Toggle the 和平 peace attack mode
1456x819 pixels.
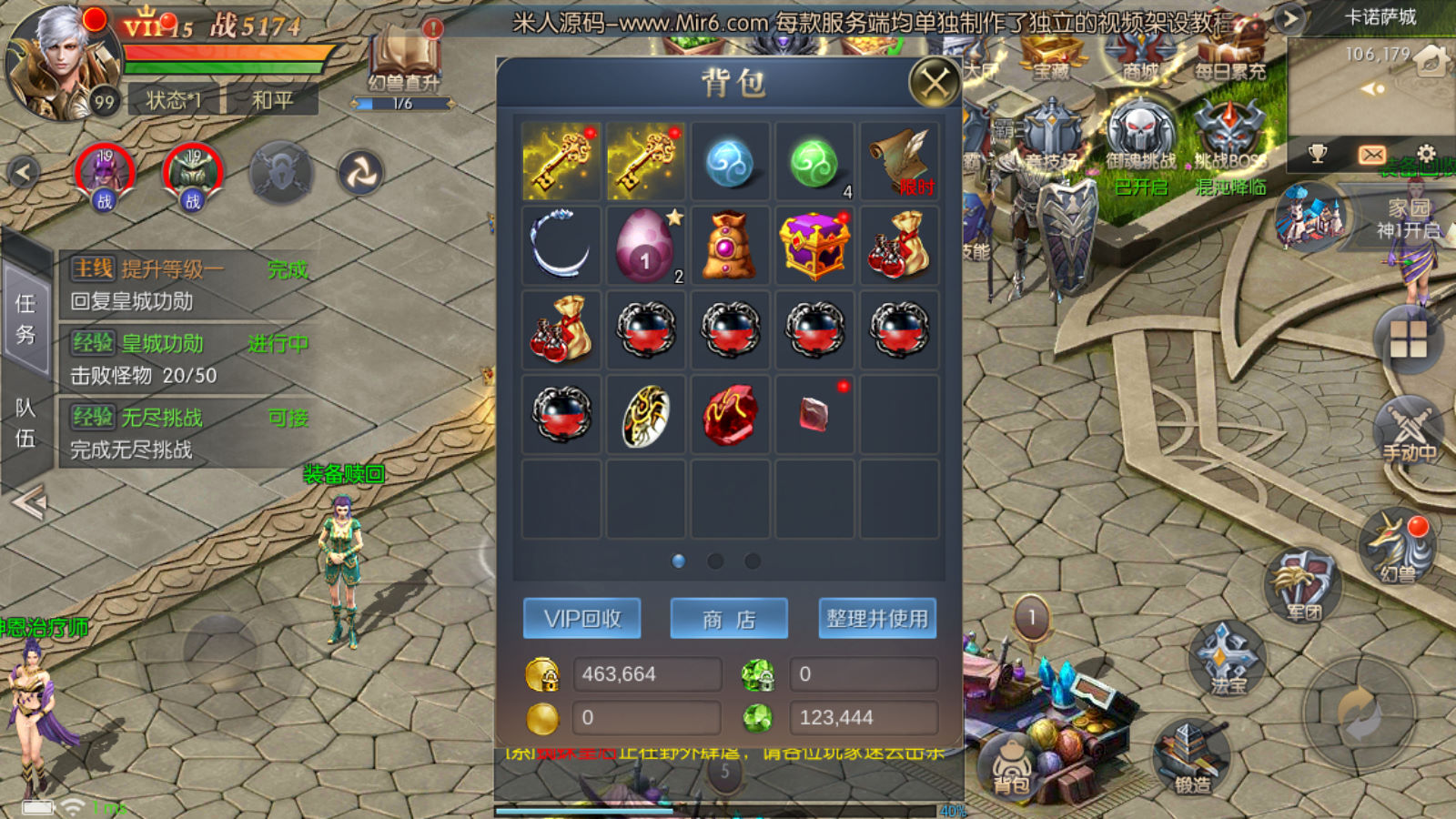[x=272, y=100]
